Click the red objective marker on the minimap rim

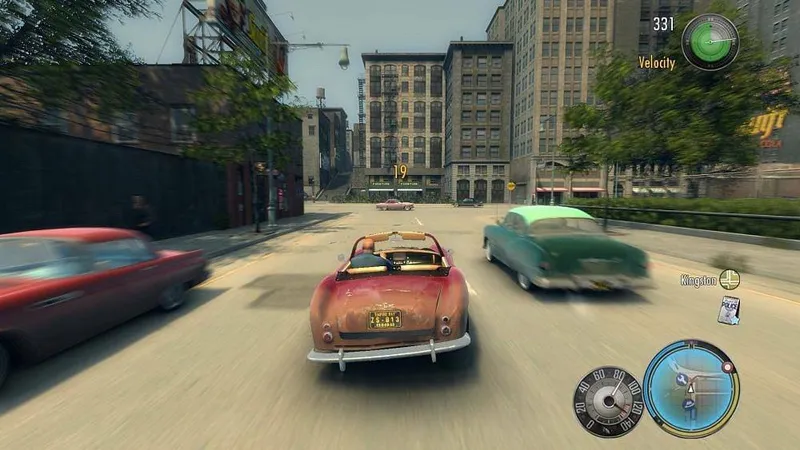tap(727, 367)
